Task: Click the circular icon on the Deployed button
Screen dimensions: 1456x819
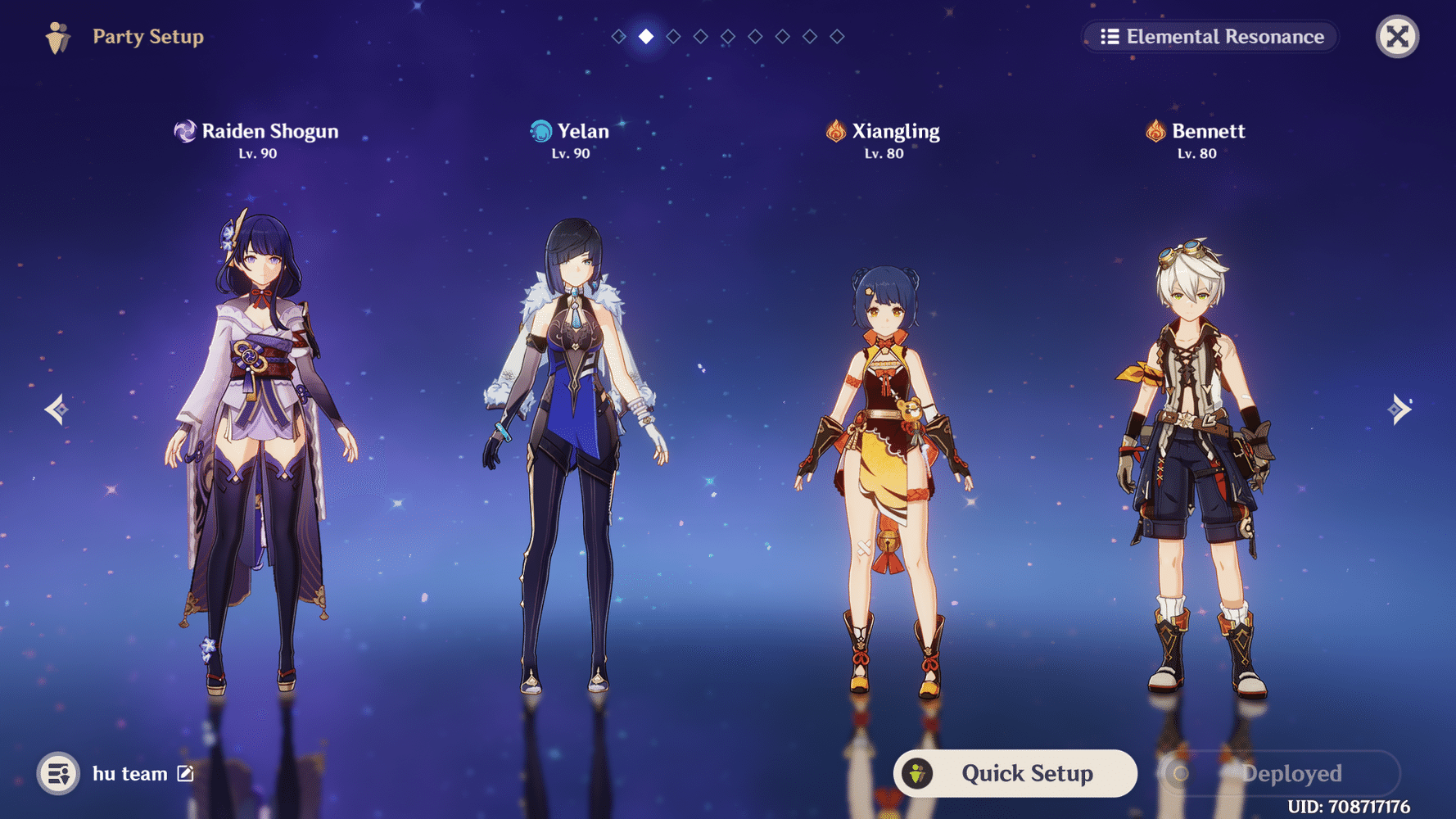Action: pyautogui.click(x=1180, y=773)
